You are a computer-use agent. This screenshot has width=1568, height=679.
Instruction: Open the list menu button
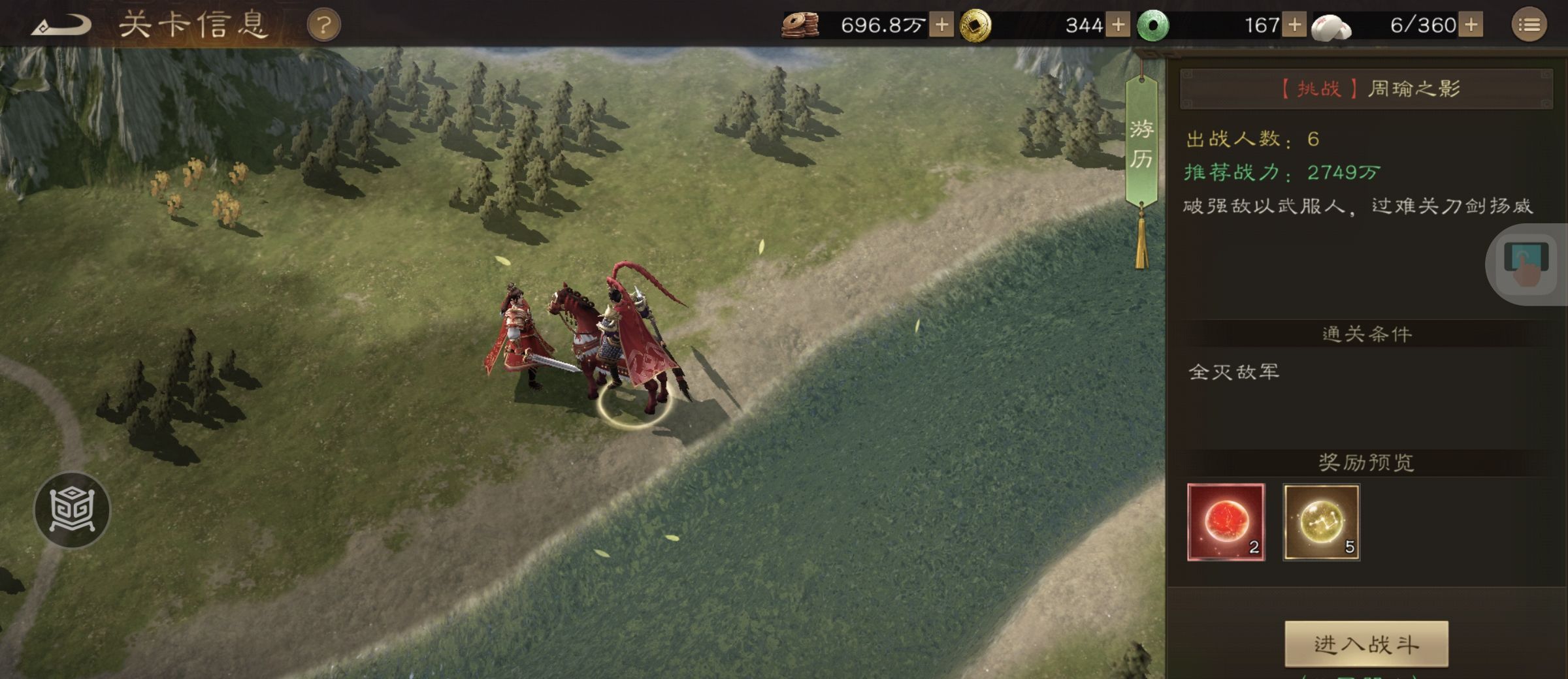pos(1529,25)
